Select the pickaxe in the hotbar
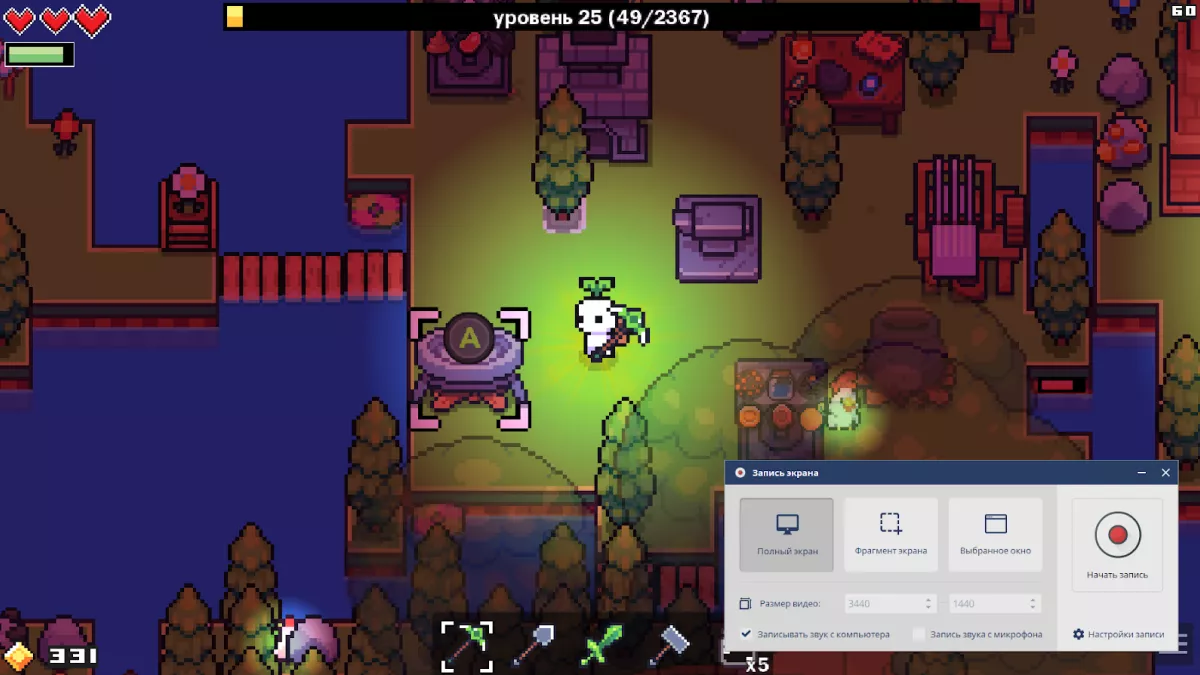This screenshot has width=1200, height=675. click(x=466, y=646)
